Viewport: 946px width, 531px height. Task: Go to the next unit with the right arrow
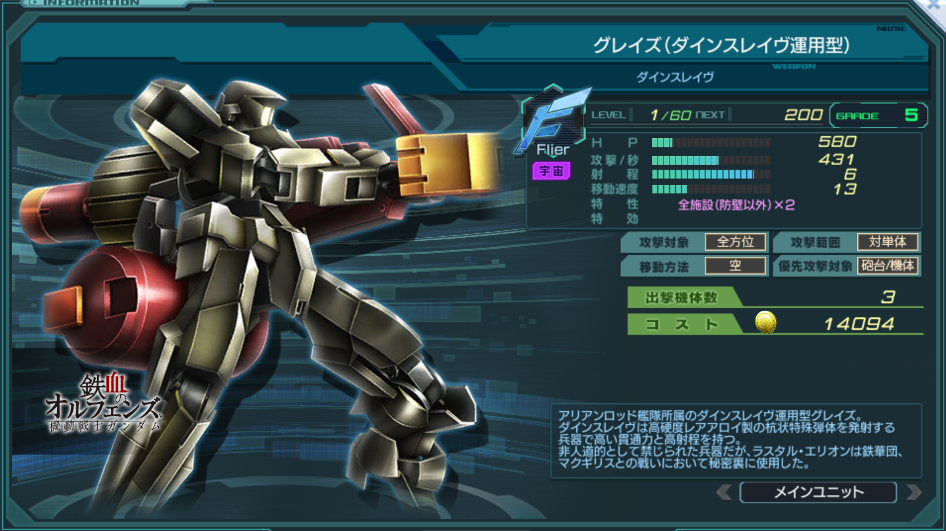(x=912, y=492)
